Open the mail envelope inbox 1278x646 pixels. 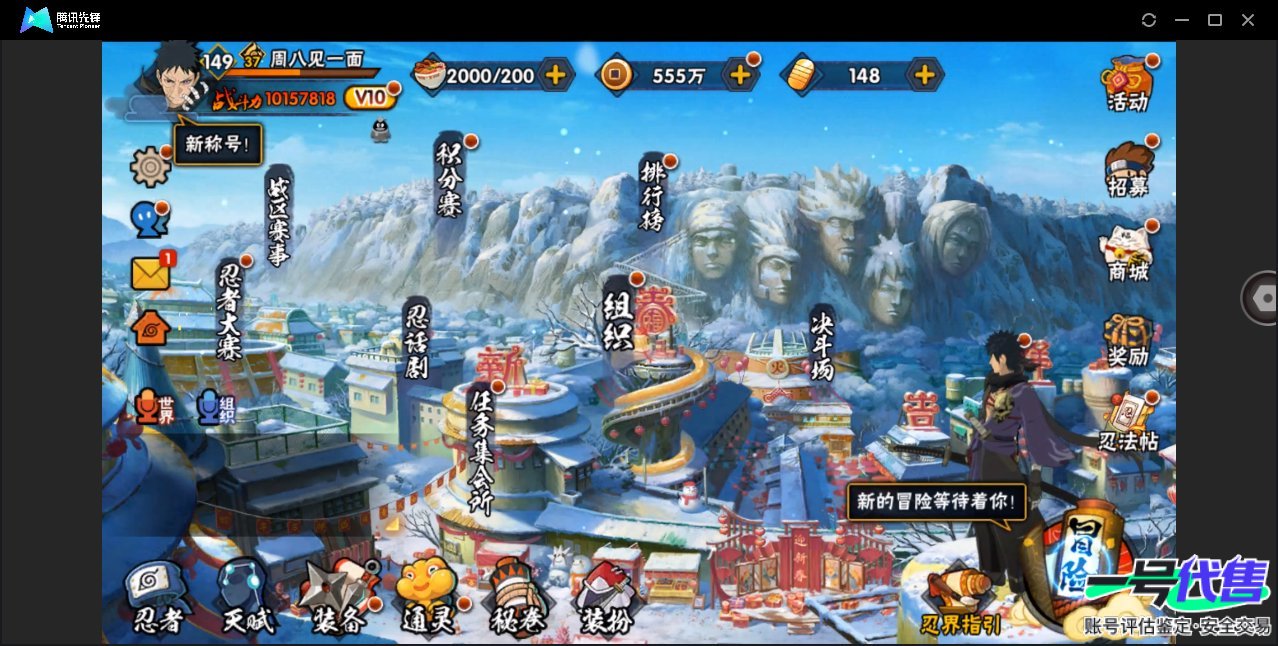click(x=151, y=273)
